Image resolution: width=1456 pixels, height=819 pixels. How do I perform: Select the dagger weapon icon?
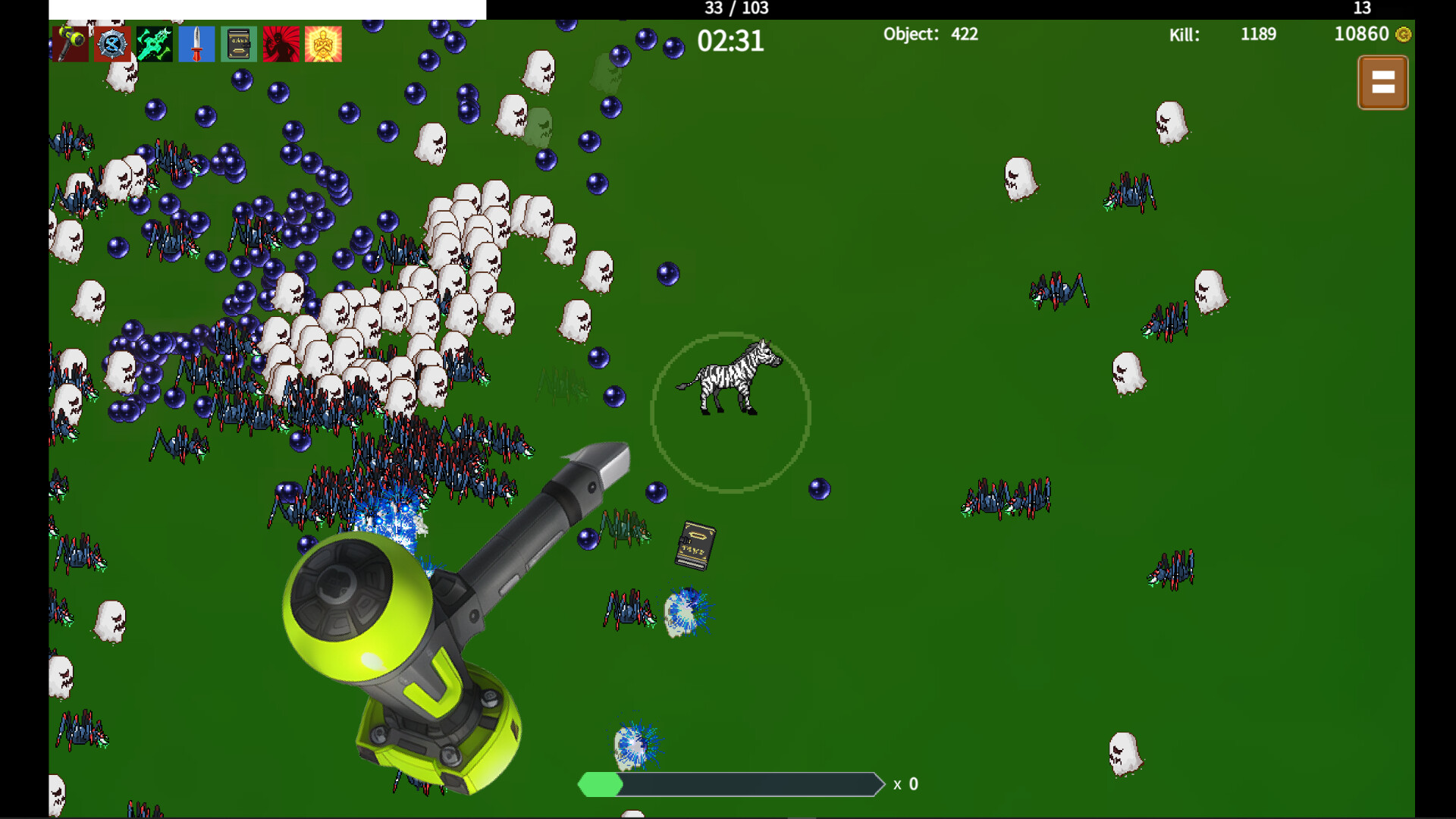[x=196, y=43]
